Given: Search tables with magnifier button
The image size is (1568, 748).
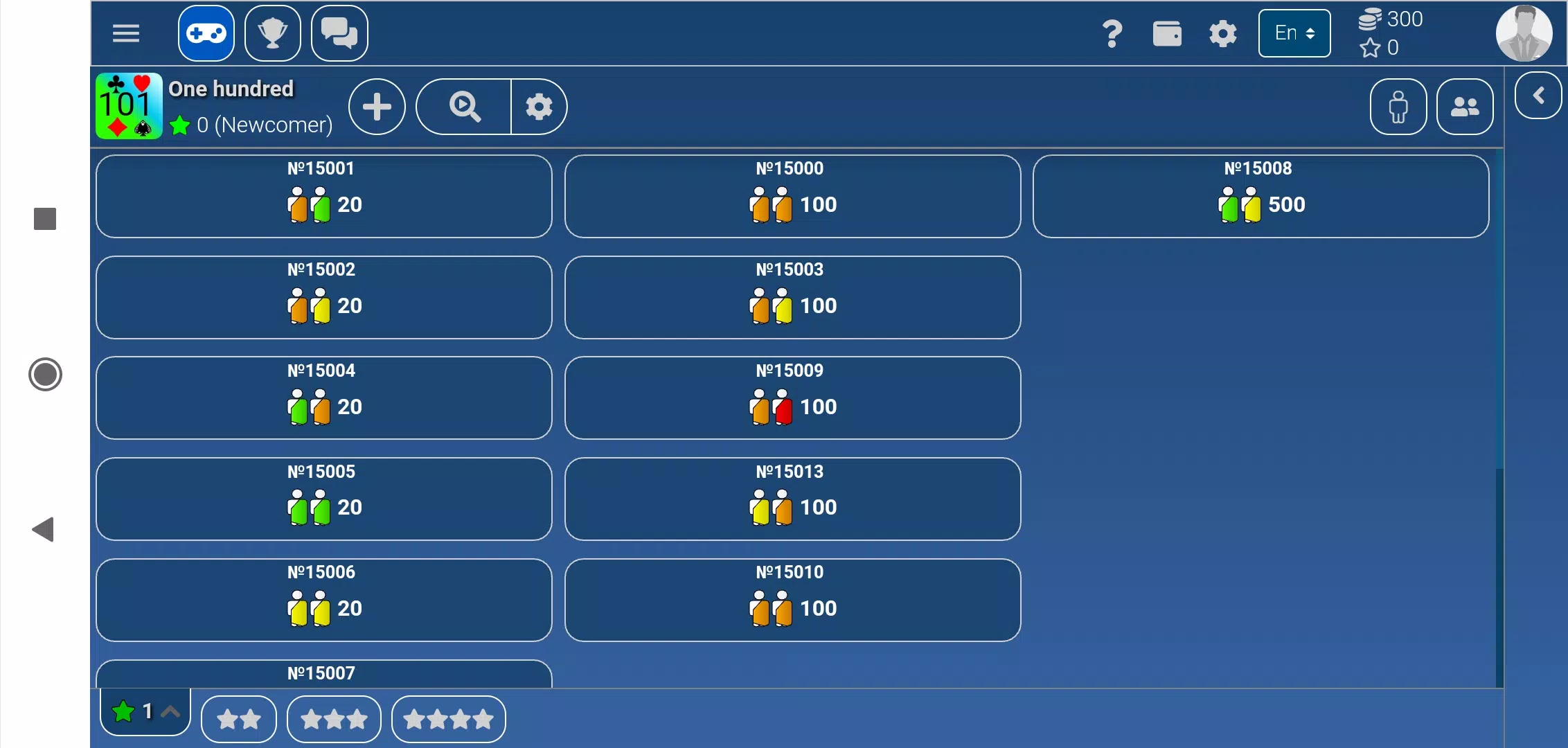Looking at the screenshot, I should pyautogui.click(x=464, y=107).
